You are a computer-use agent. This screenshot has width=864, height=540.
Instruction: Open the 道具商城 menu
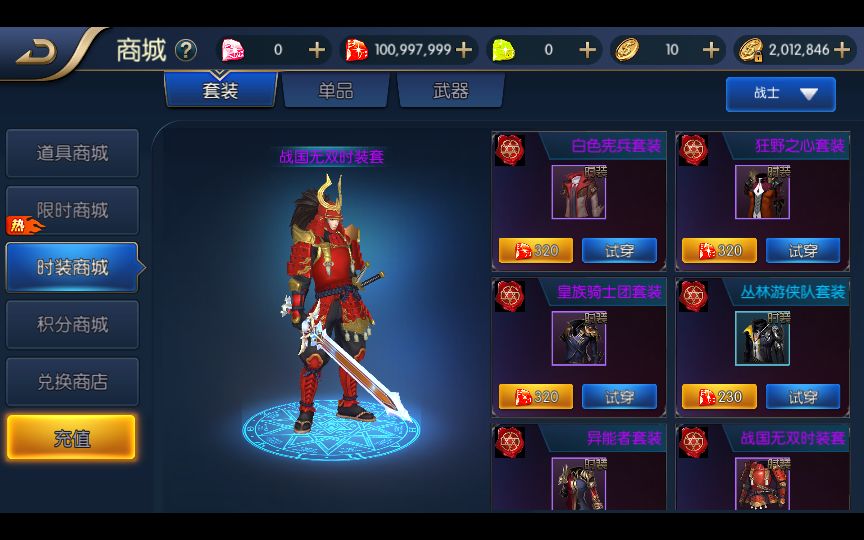pos(72,153)
